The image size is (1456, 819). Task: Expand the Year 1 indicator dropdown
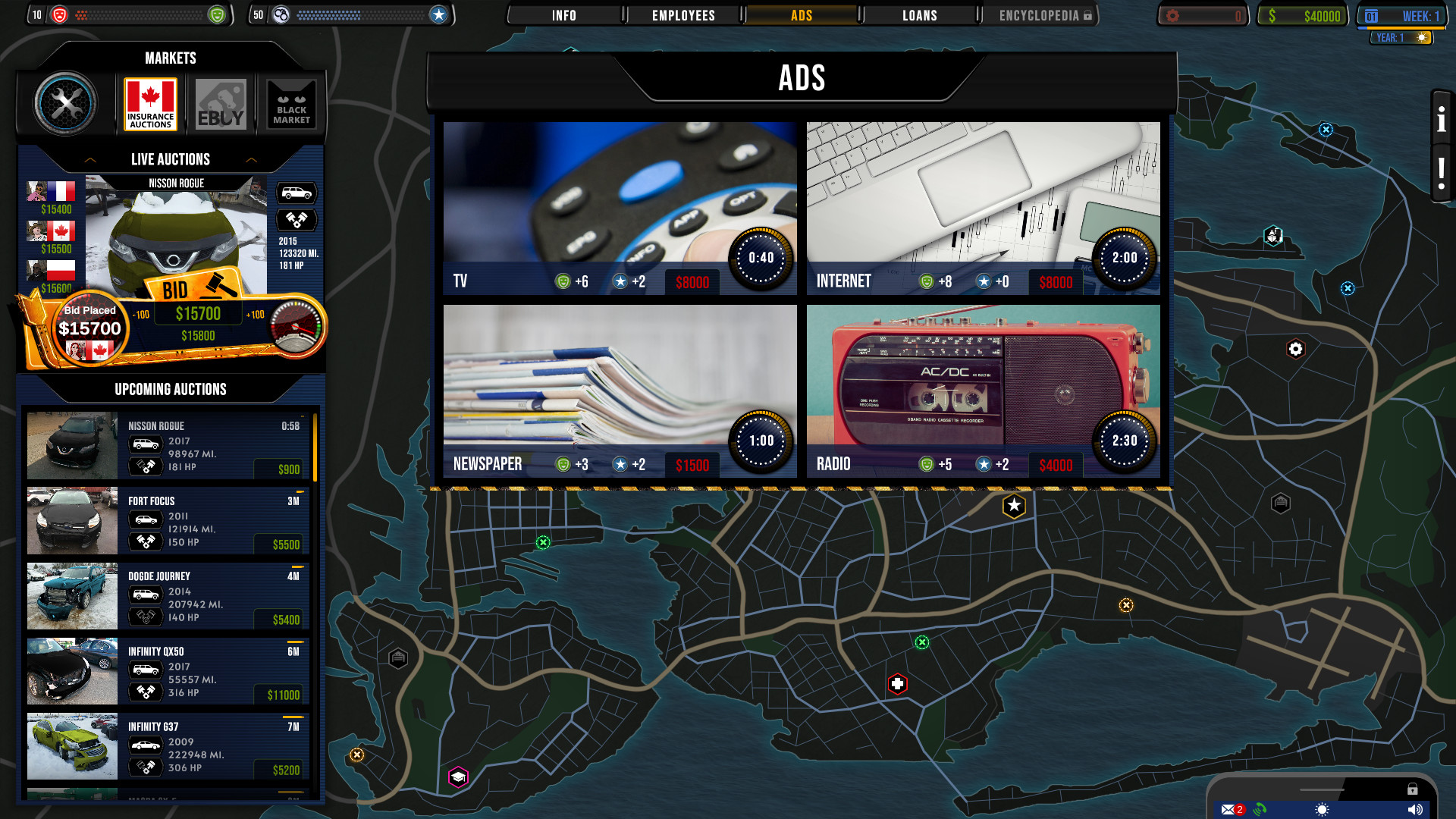coord(1400,36)
